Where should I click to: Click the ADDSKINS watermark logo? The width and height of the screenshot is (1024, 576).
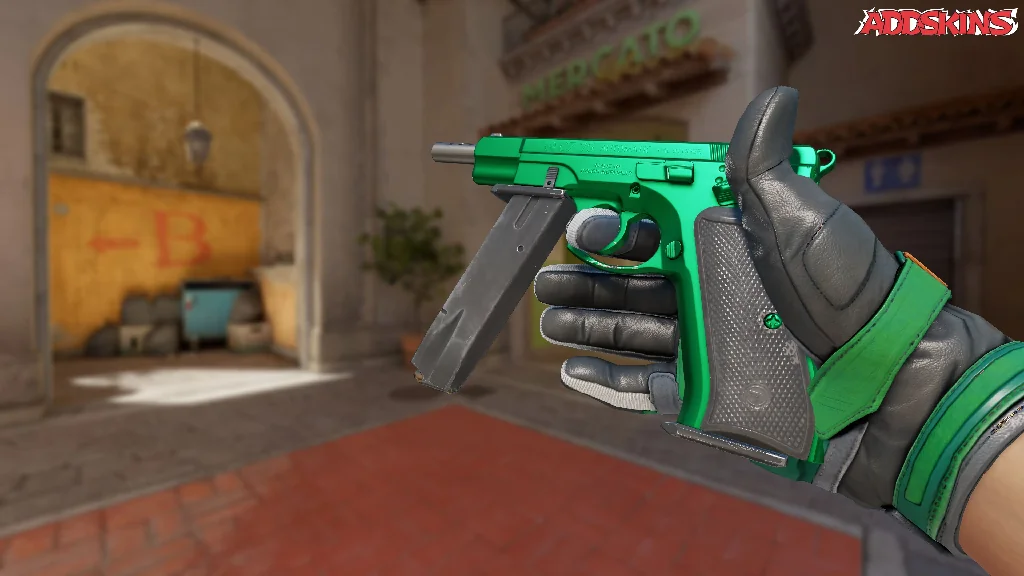tap(938, 22)
